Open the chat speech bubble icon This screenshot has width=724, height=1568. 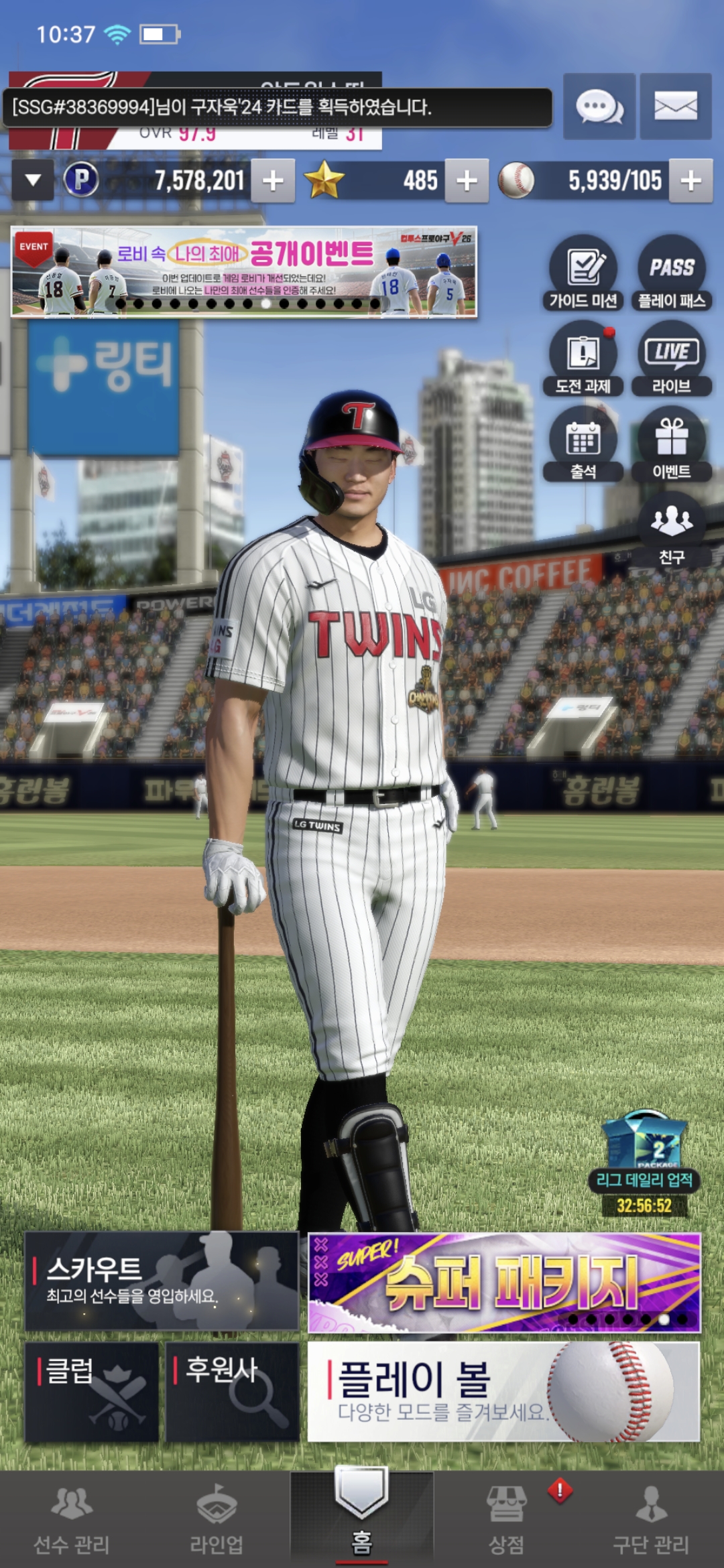pyautogui.click(x=599, y=107)
